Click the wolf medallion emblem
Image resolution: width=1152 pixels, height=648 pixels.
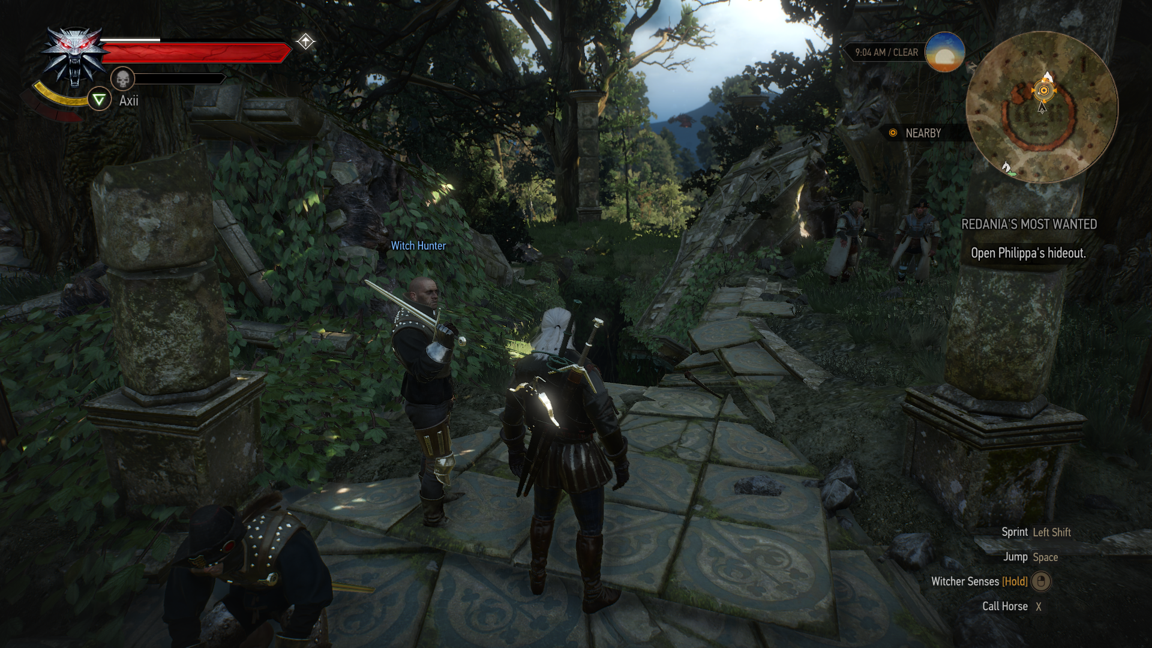pos(72,55)
